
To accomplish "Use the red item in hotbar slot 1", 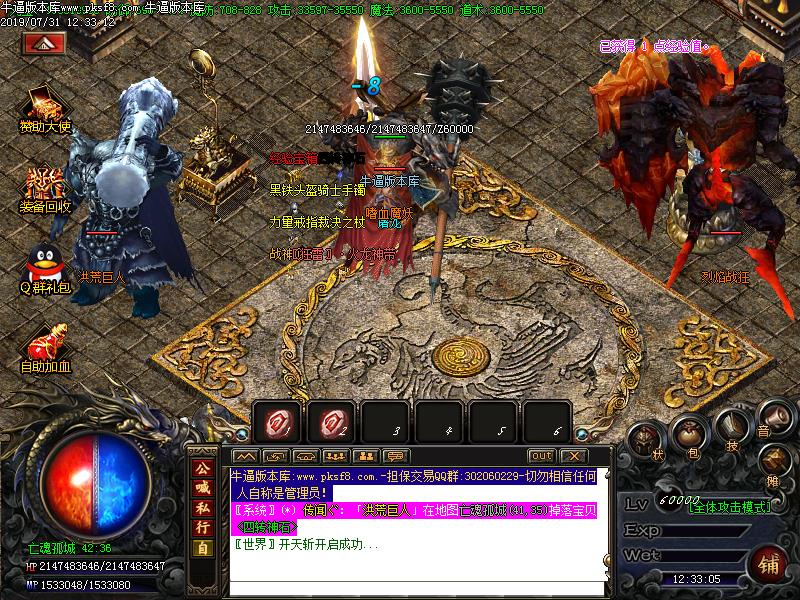I will pyautogui.click(x=278, y=424).
